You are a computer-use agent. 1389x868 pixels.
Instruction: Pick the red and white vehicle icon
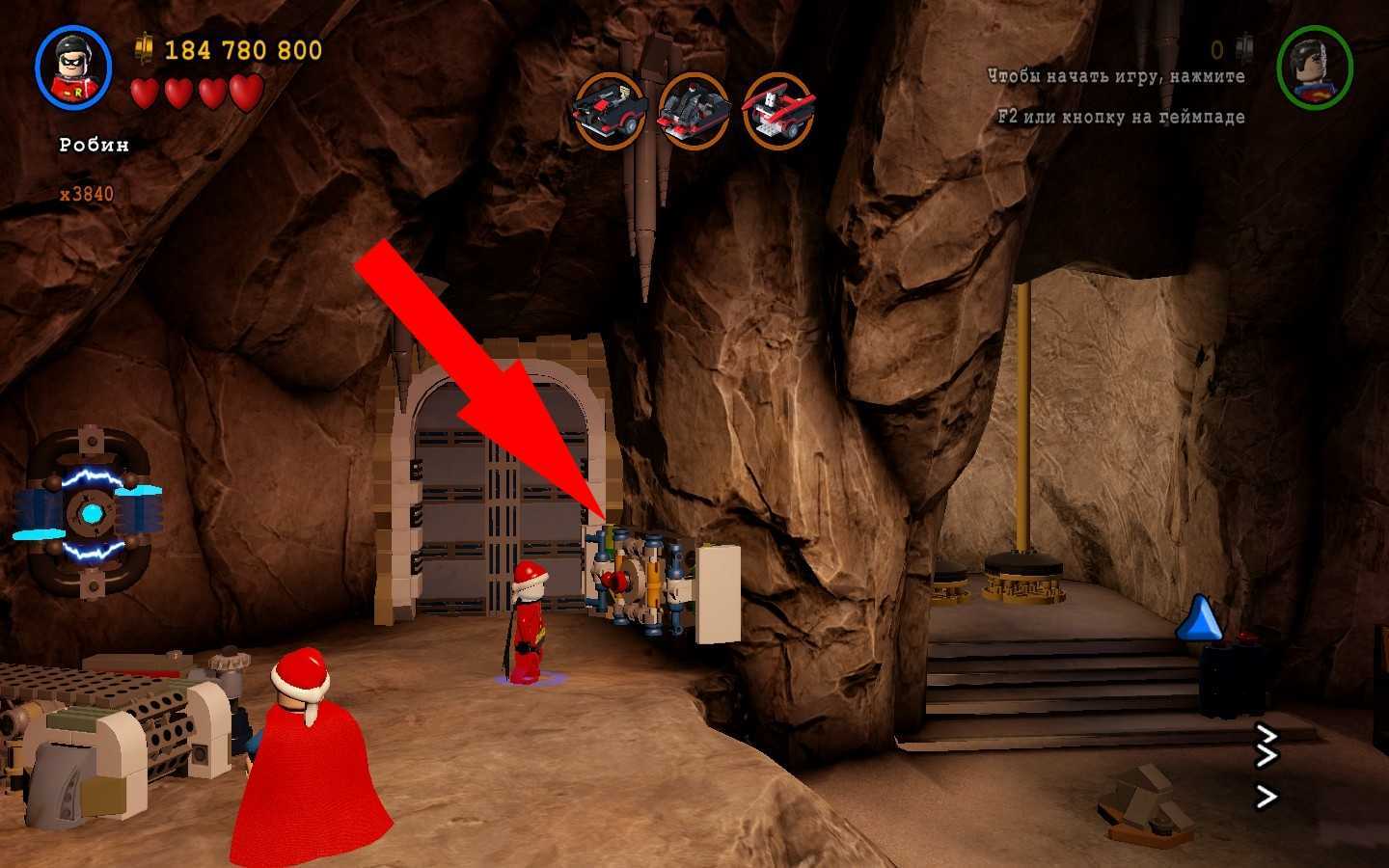pos(777,111)
